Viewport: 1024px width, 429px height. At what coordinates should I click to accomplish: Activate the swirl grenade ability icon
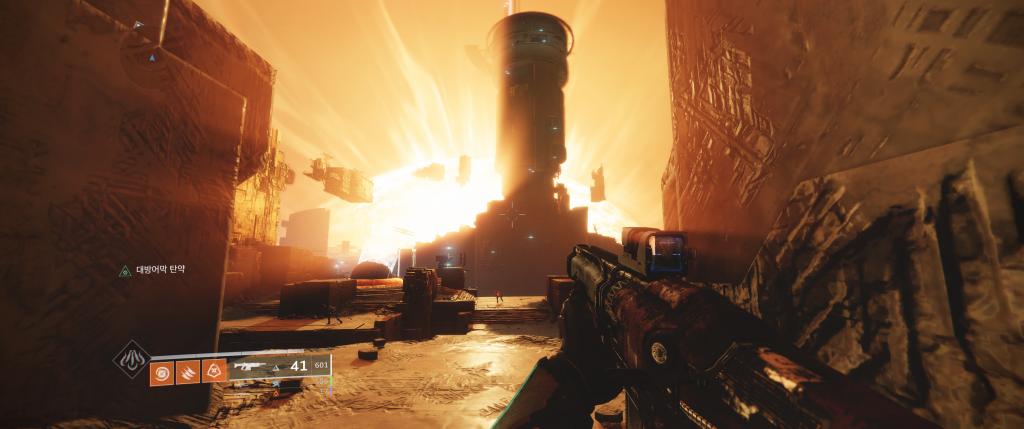pyautogui.click(x=161, y=372)
